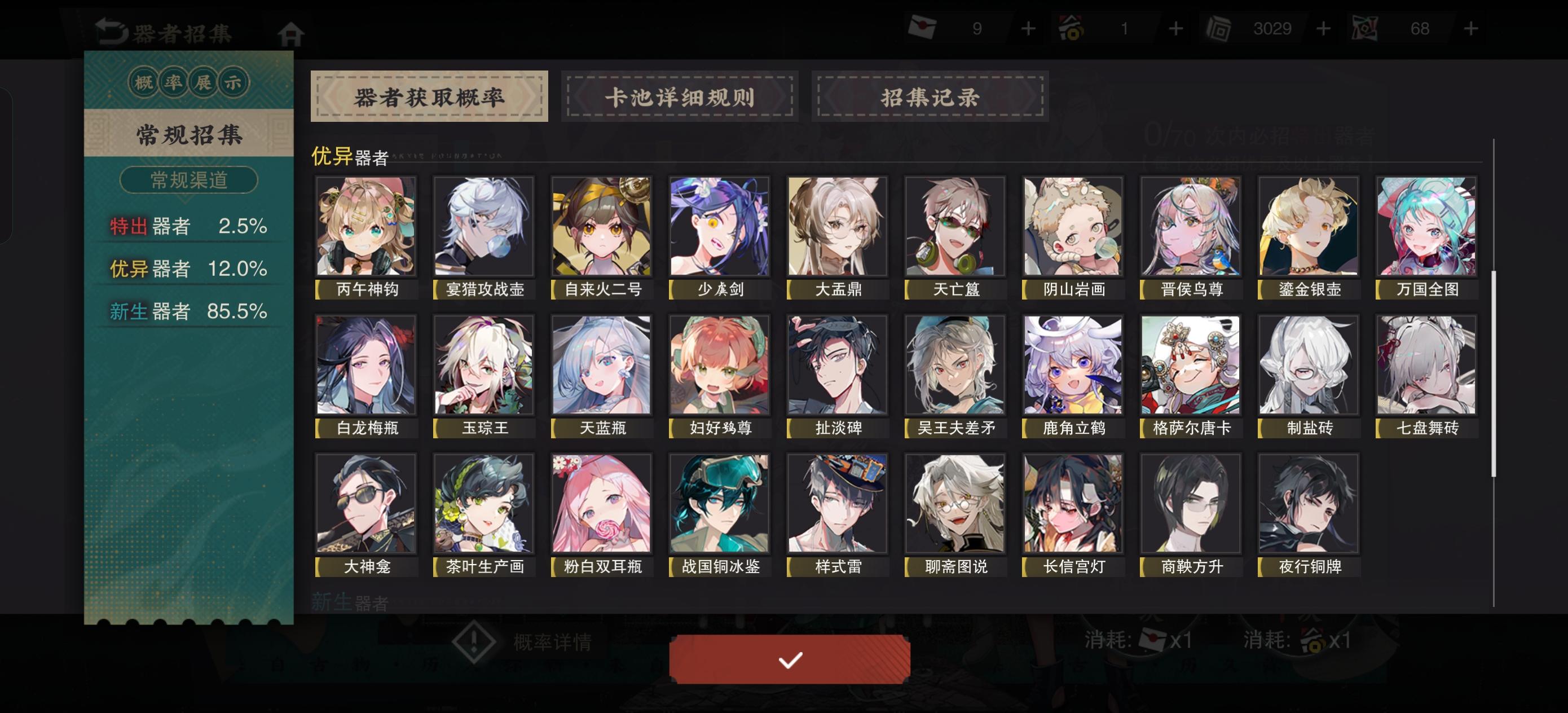The width and height of the screenshot is (1568, 713).
Task: Select the 器者获取概率 tab
Action: [x=430, y=96]
